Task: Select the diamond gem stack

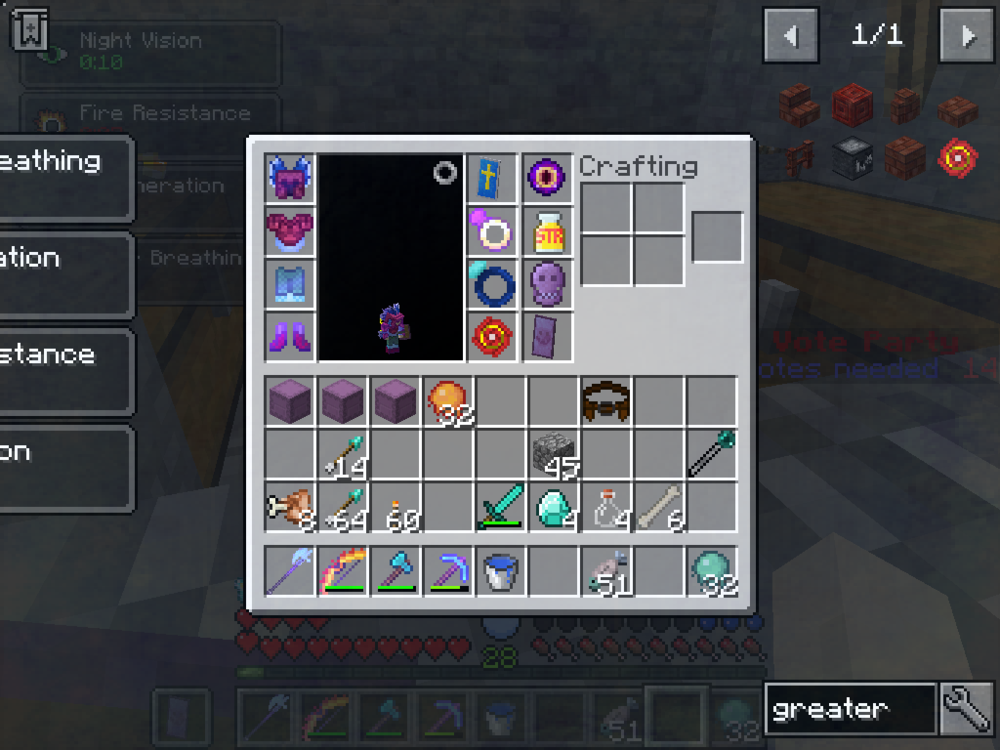Action: point(553,508)
